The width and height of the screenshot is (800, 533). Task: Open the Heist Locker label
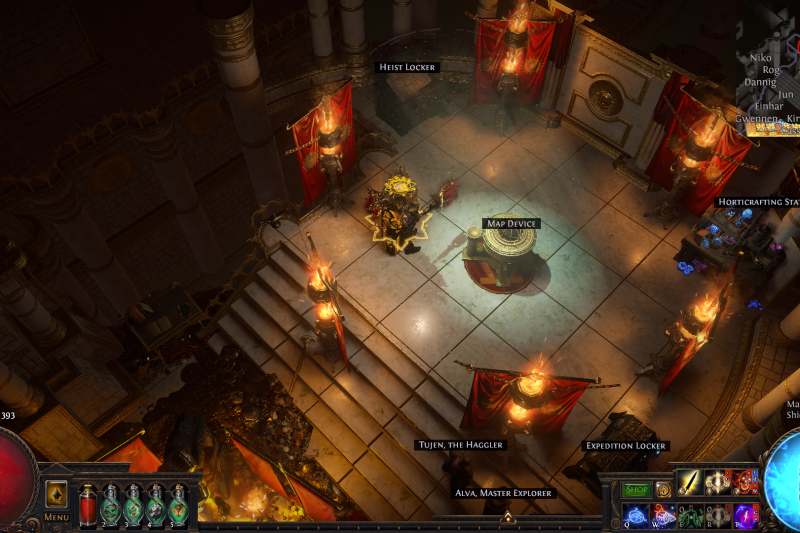tap(407, 67)
